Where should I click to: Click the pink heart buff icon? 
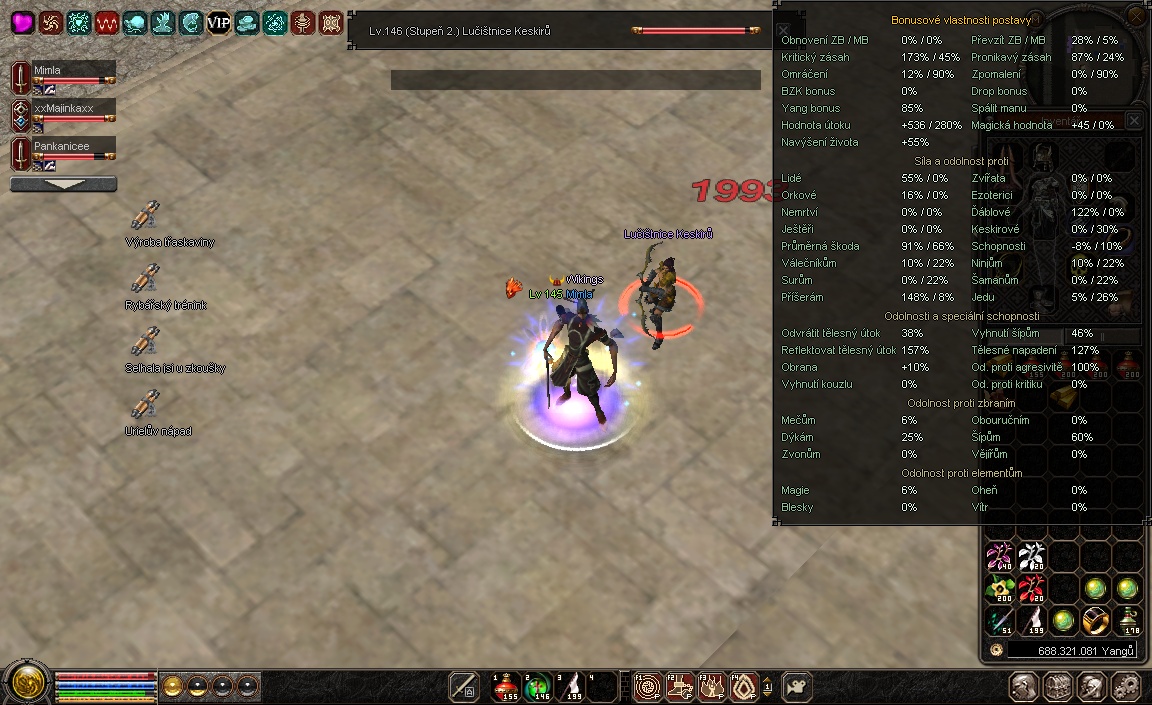point(23,23)
